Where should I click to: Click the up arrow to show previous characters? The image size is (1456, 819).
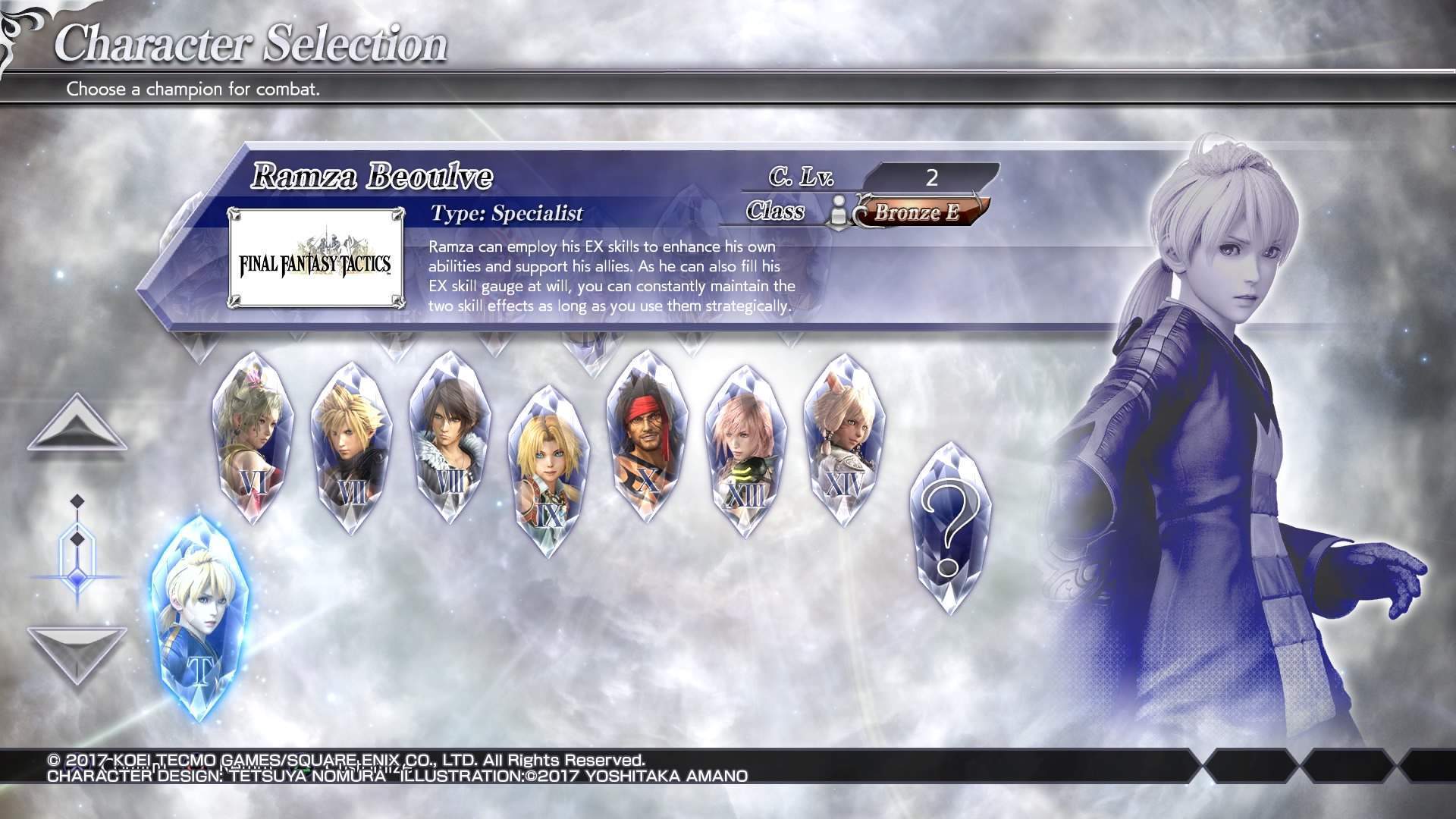(x=77, y=425)
